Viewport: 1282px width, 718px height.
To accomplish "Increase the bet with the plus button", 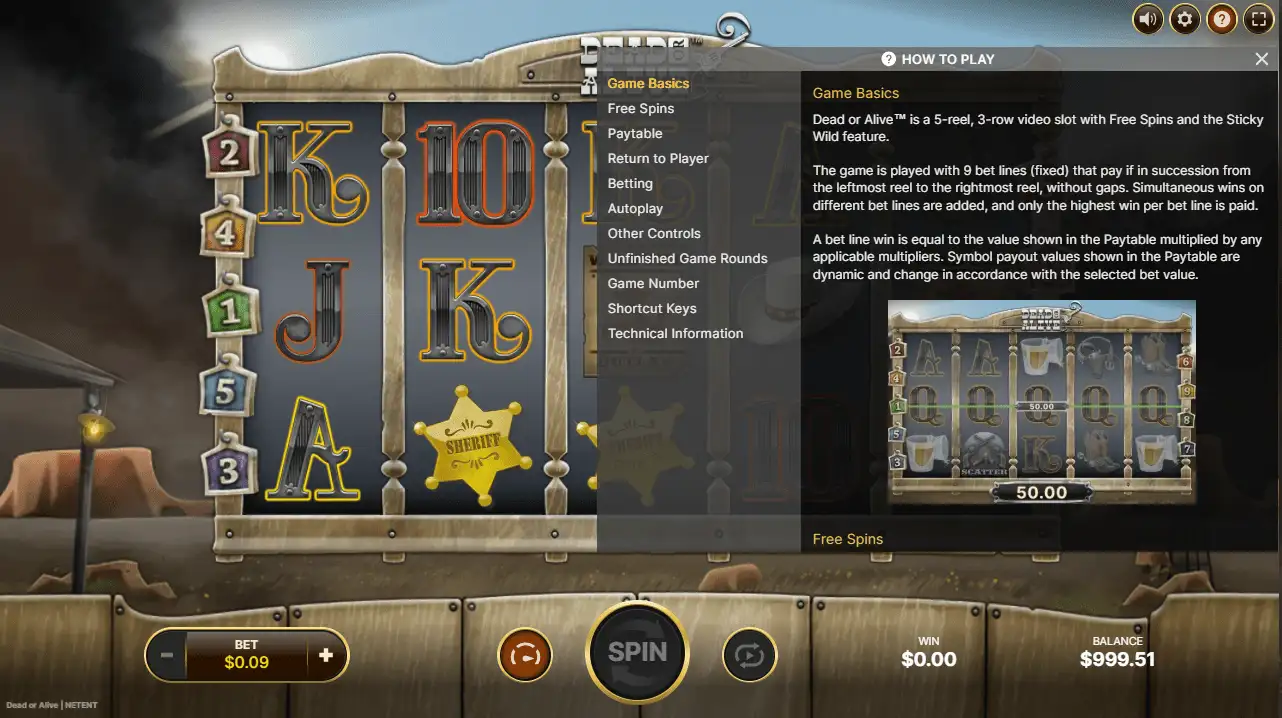I will (326, 656).
